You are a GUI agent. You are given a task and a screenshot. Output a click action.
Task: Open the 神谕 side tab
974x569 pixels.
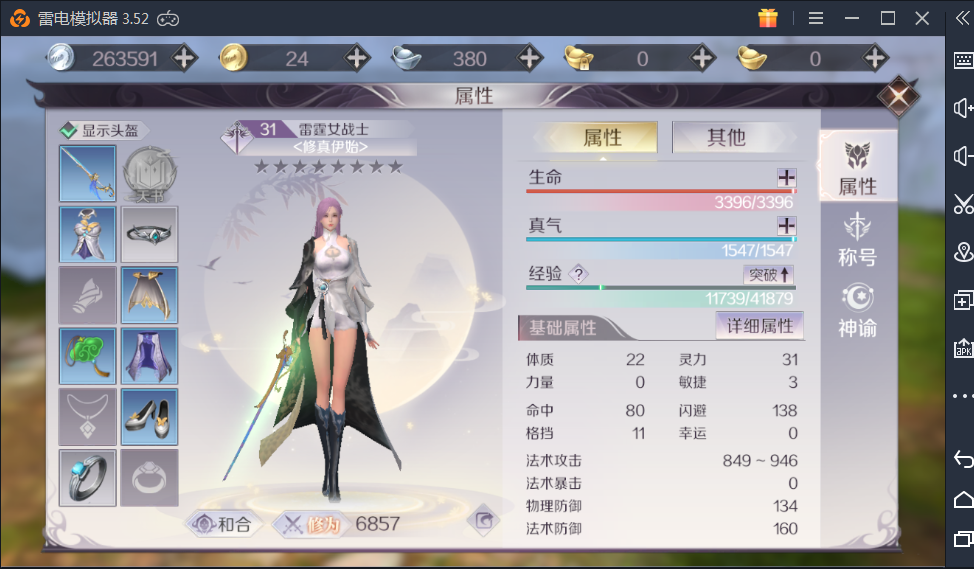pos(857,311)
